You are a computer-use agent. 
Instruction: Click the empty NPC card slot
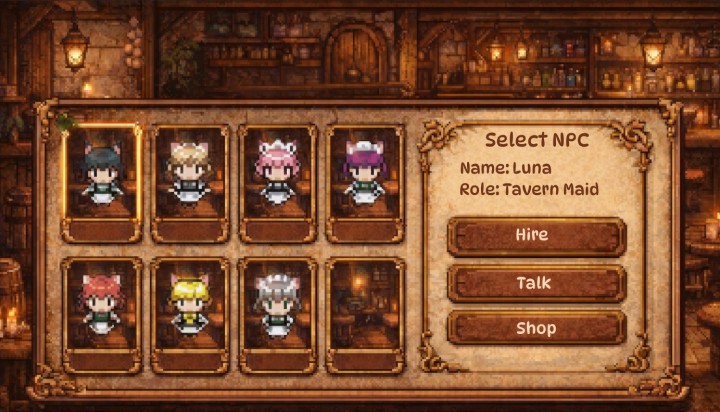365,315
